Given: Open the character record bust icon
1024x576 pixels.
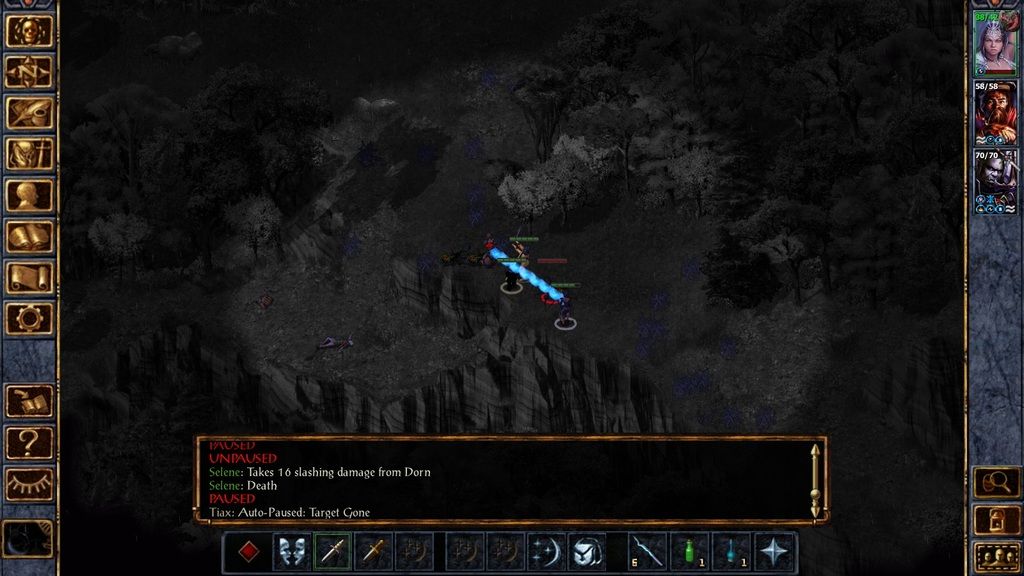Looking at the screenshot, I should click(x=29, y=195).
